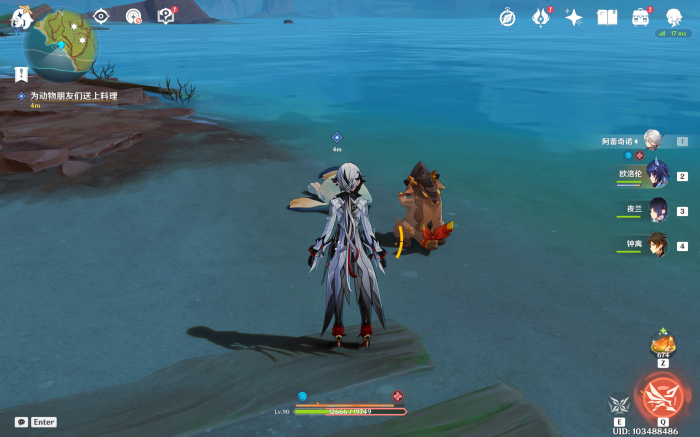Open the target-shaped icon beside the eye

(x=133, y=16)
